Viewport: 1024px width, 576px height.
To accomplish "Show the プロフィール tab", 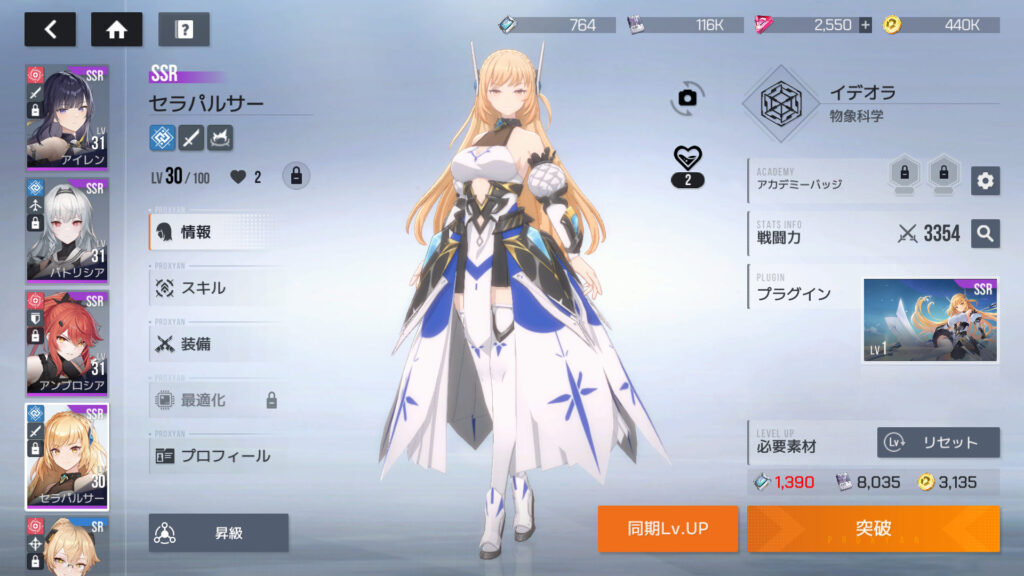I will [x=215, y=456].
